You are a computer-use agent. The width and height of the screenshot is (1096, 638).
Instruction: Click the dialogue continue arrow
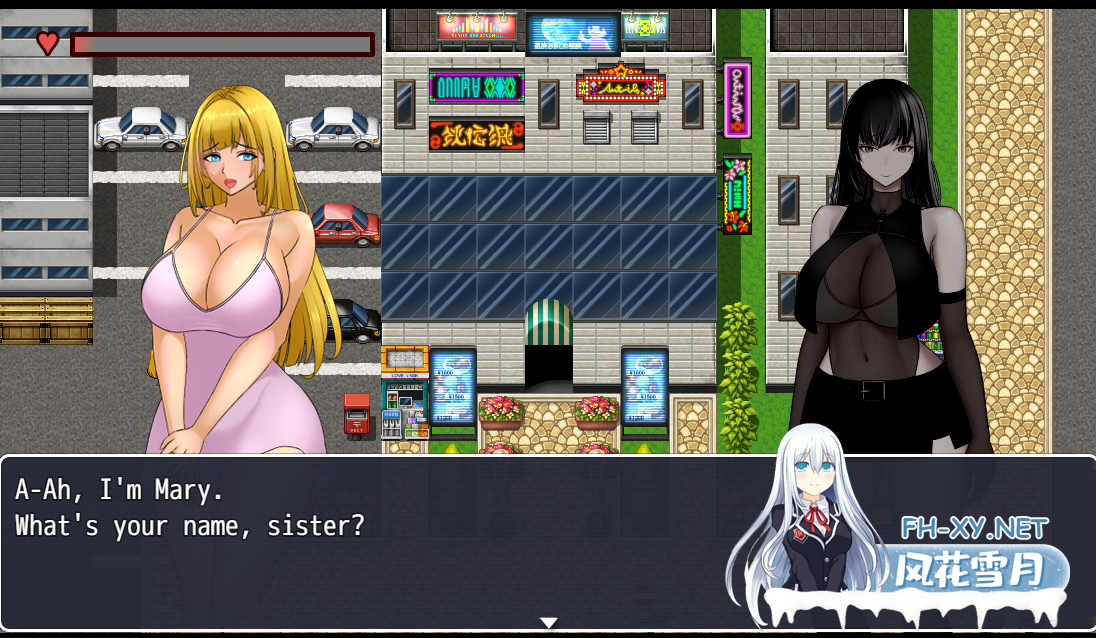(548, 623)
